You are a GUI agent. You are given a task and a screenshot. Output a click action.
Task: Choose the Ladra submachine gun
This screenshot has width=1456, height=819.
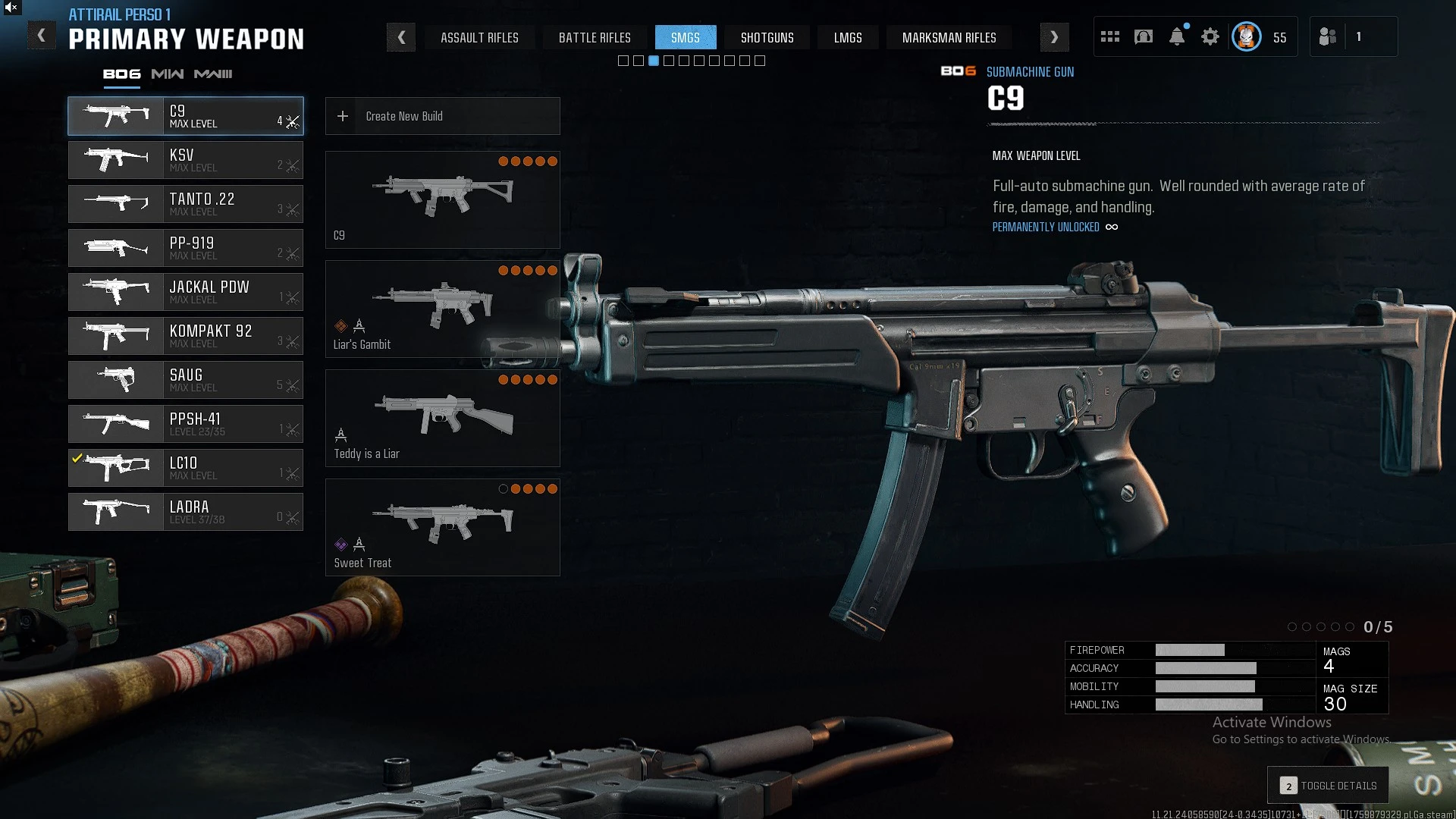[x=186, y=512]
